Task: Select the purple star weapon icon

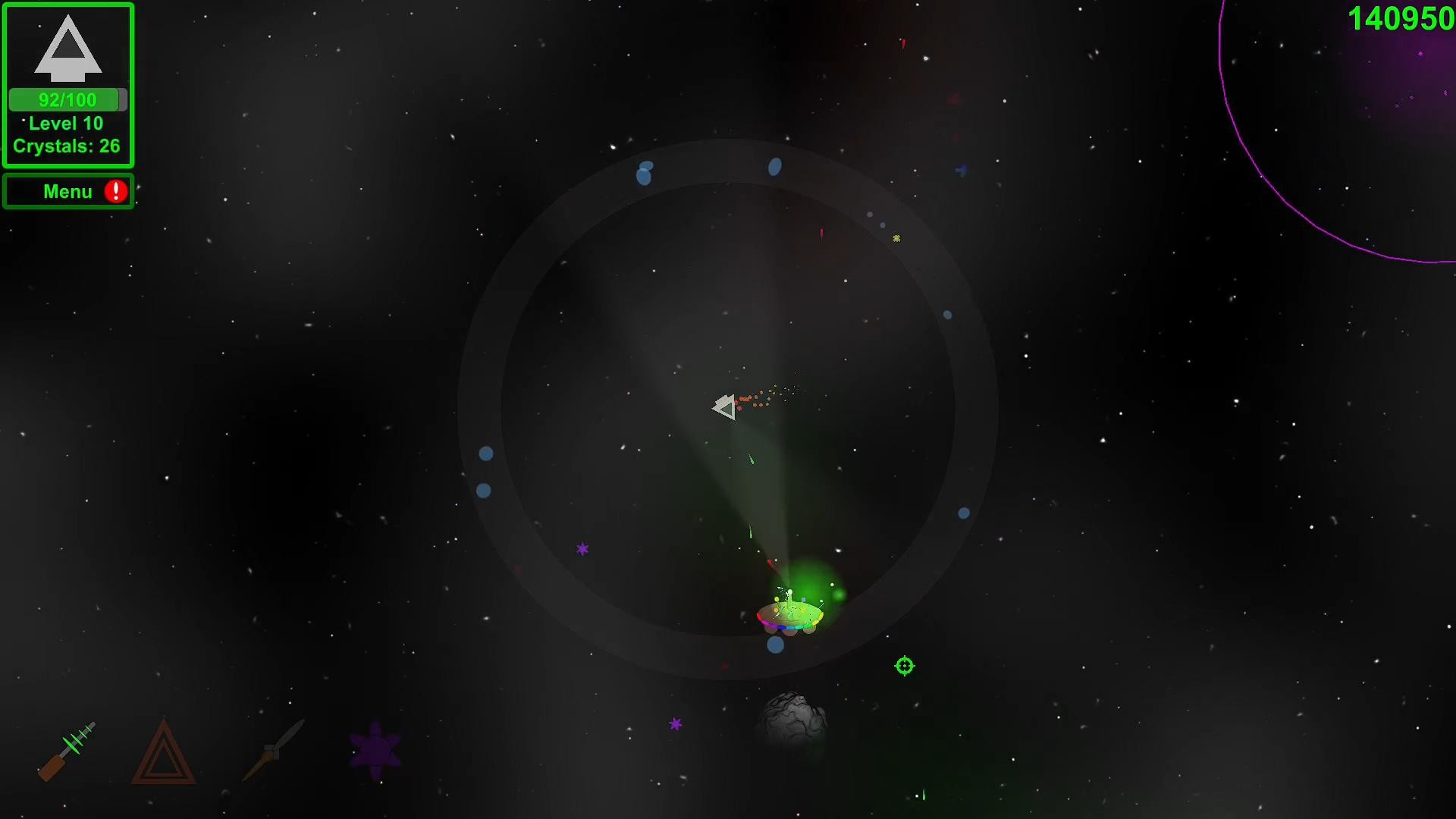Action: [373, 751]
